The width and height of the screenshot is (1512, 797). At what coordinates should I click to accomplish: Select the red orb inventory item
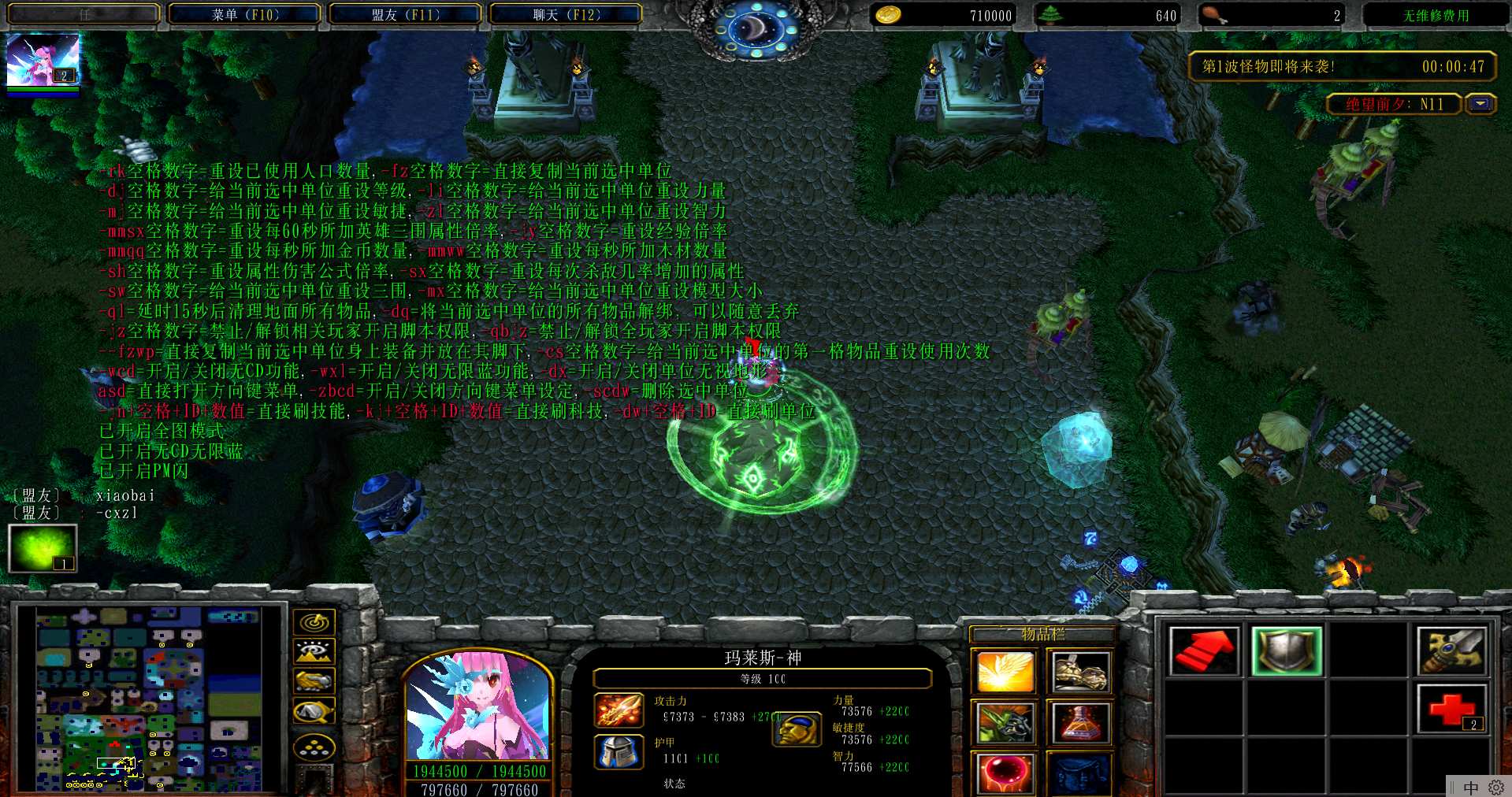pos(1005,772)
